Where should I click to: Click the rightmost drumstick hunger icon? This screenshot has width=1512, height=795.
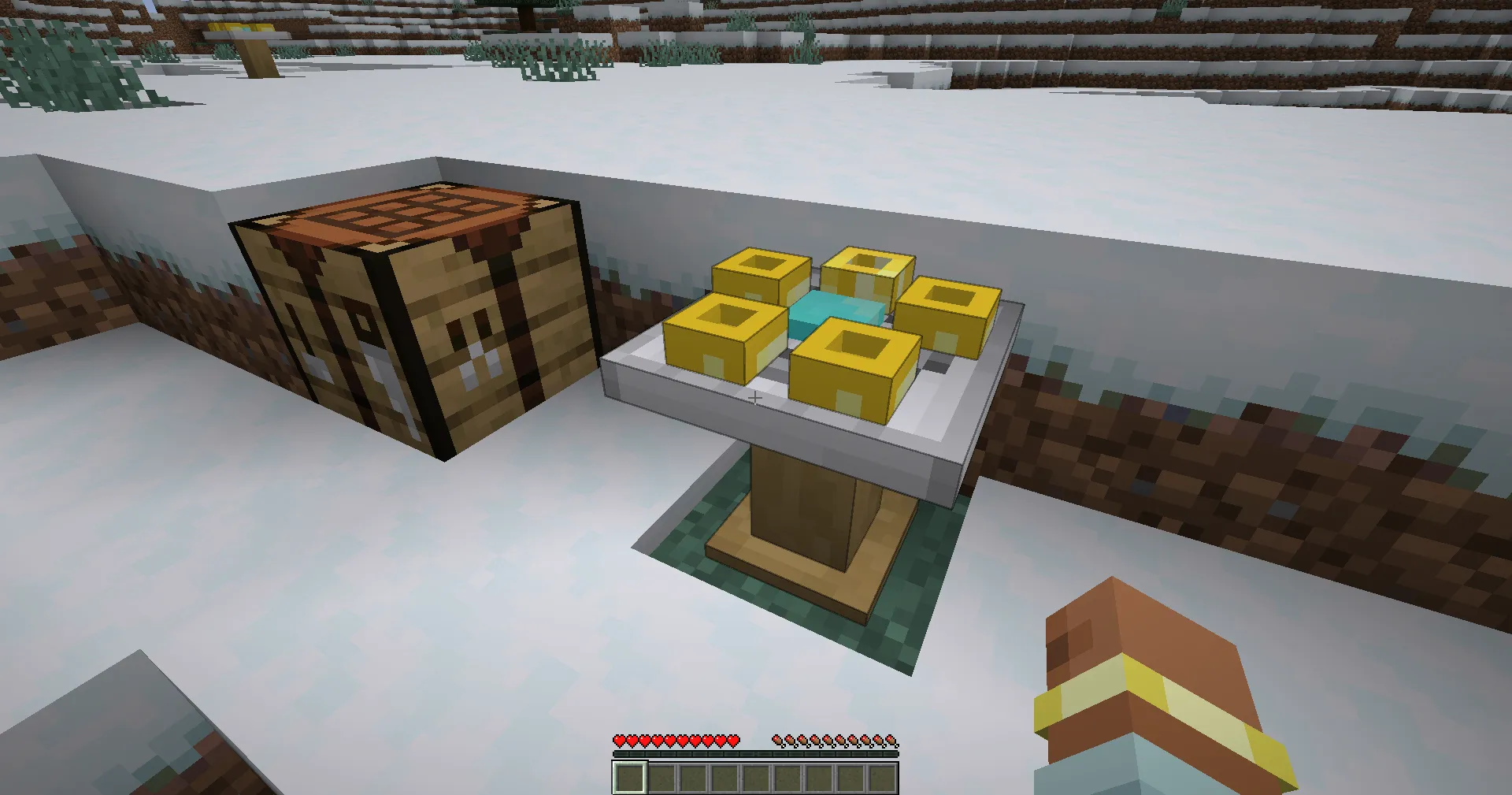pyautogui.click(x=891, y=741)
